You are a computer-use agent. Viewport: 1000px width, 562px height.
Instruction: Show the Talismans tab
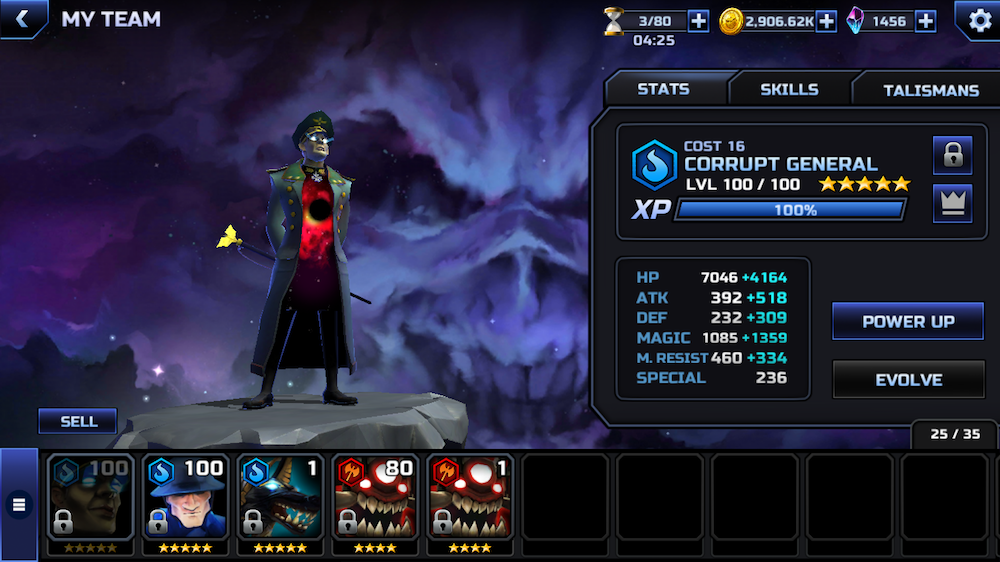(930, 90)
